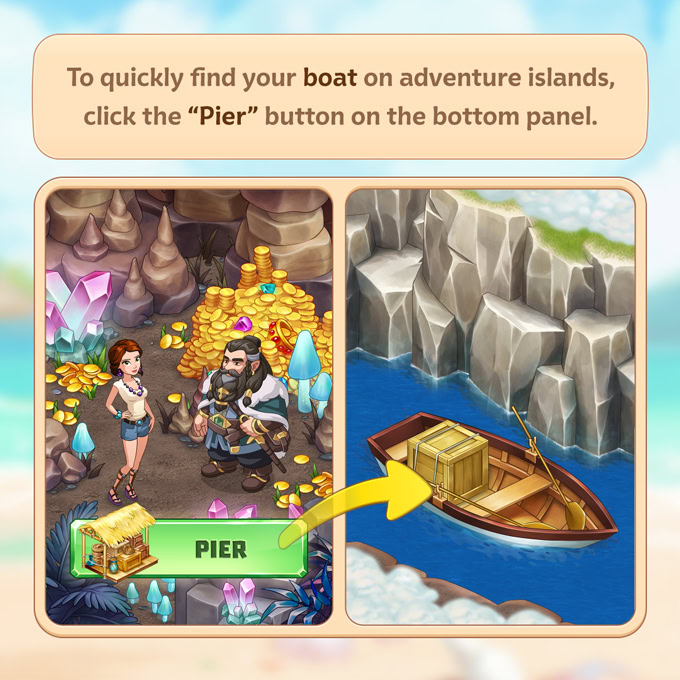Click the green Pier button
Screen dimensions: 680x680
pos(216,549)
